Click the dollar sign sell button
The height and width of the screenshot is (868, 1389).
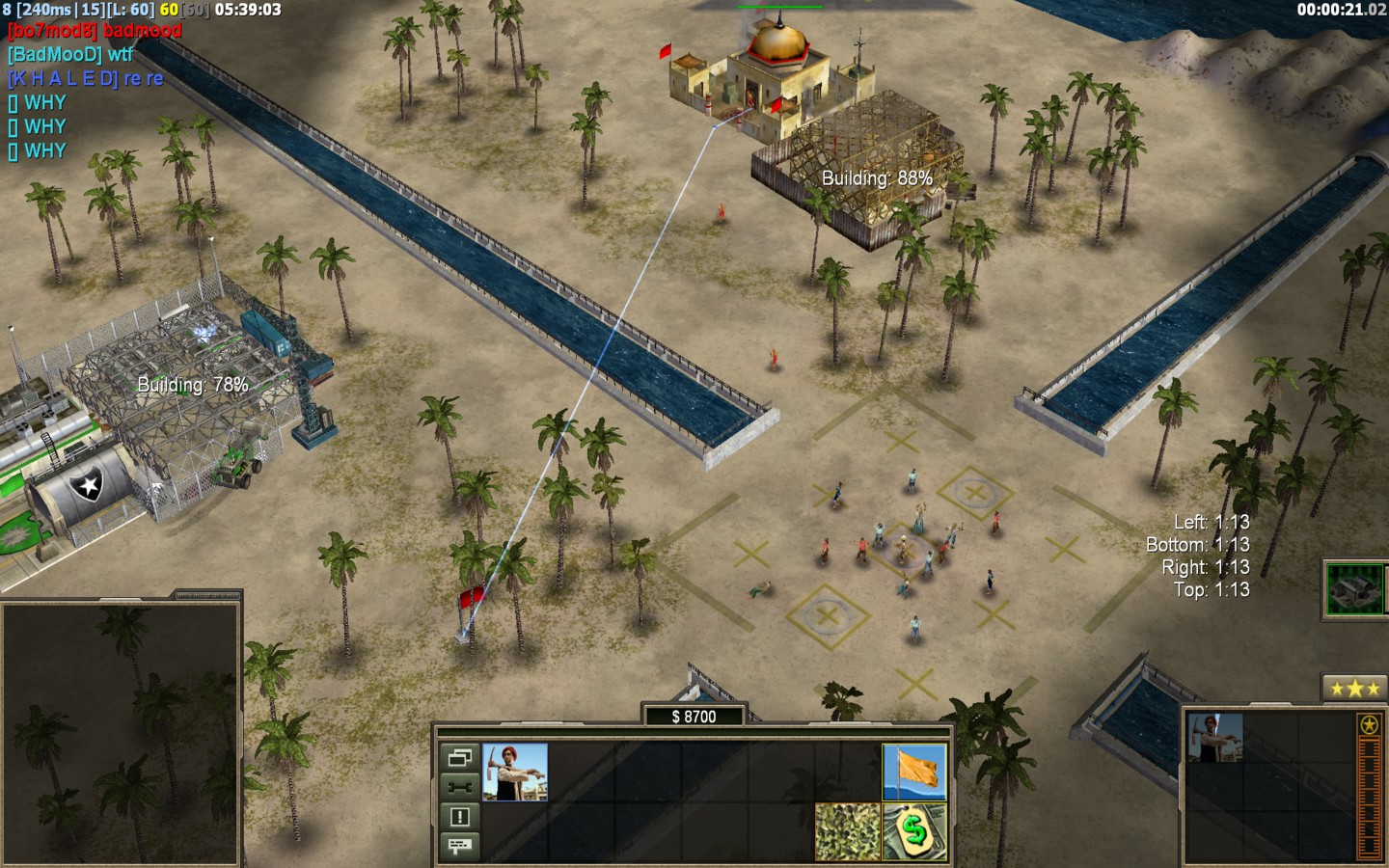click(914, 830)
